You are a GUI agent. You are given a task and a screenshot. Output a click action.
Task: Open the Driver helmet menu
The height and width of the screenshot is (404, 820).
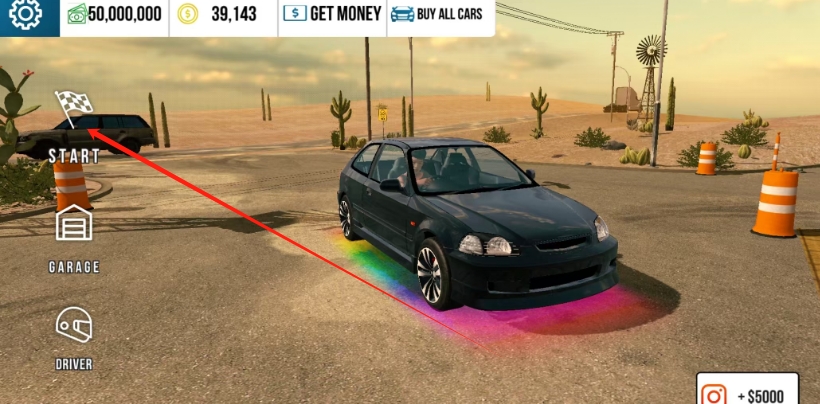pyautogui.click(x=74, y=326)
